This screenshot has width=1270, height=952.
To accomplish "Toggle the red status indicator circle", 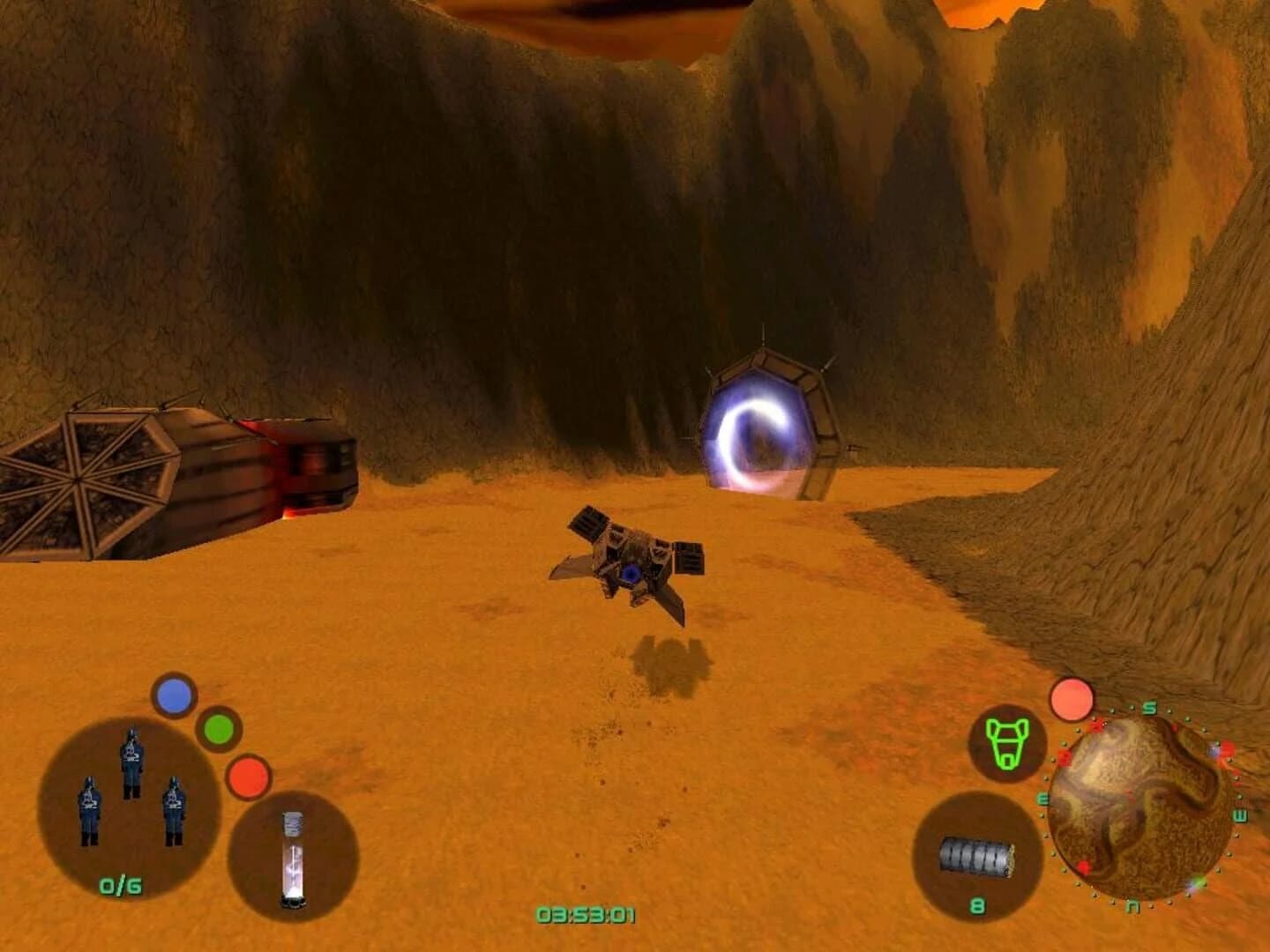I will 250,777.
